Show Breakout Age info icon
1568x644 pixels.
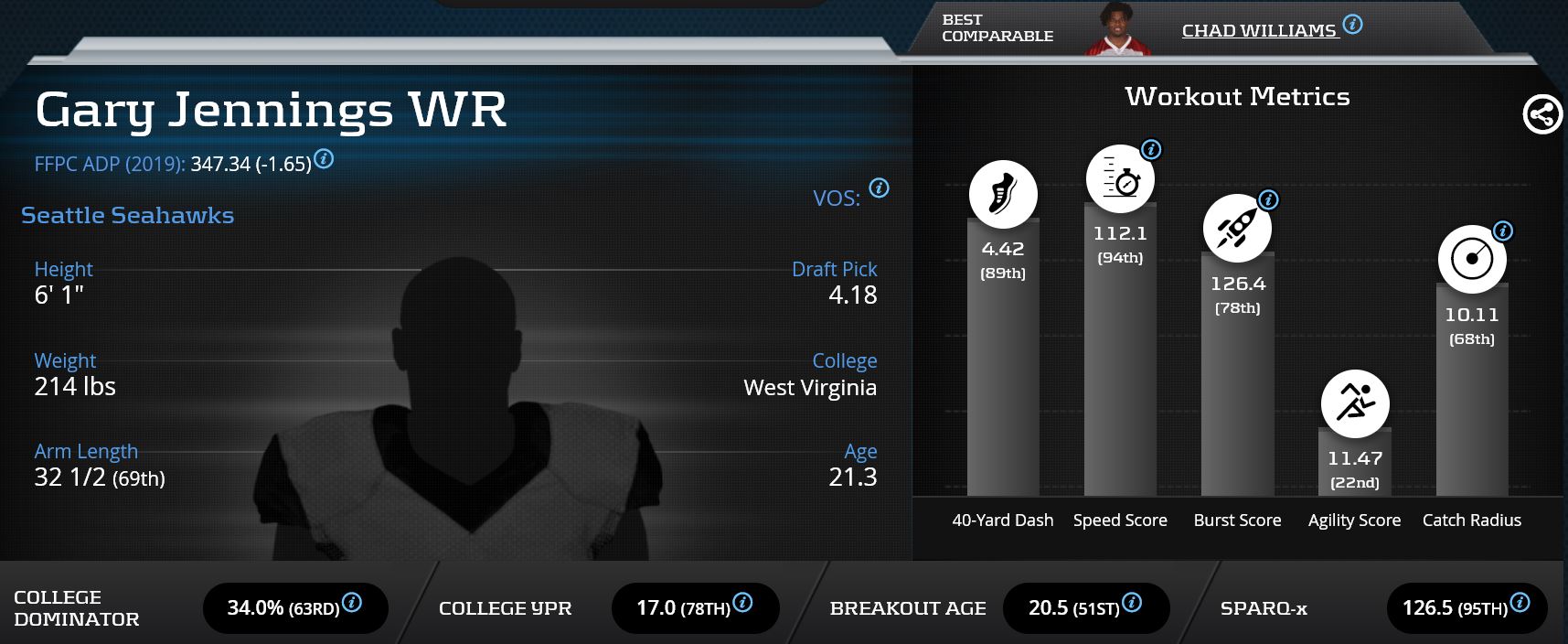(x=1131, y=602)
